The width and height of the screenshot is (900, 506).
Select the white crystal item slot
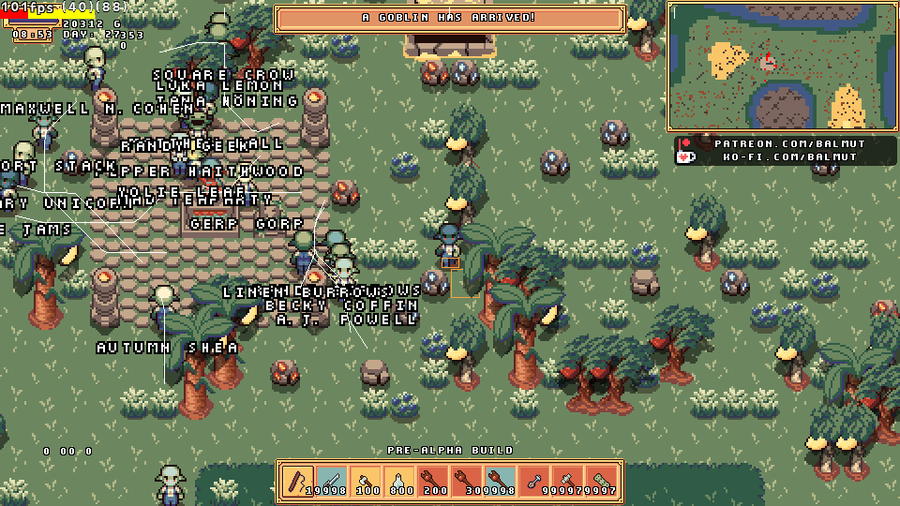click(397, 480)
